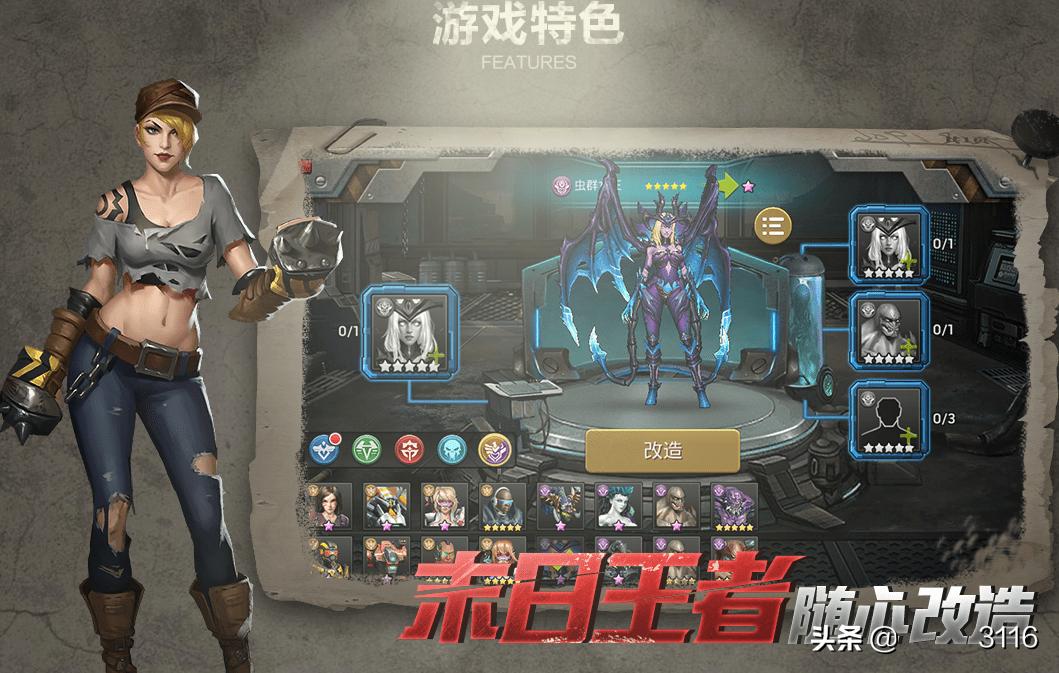Viewport: 1059px width, 673px height.
Task: Choose the green faction filter icon
Action: click(366, 449)
